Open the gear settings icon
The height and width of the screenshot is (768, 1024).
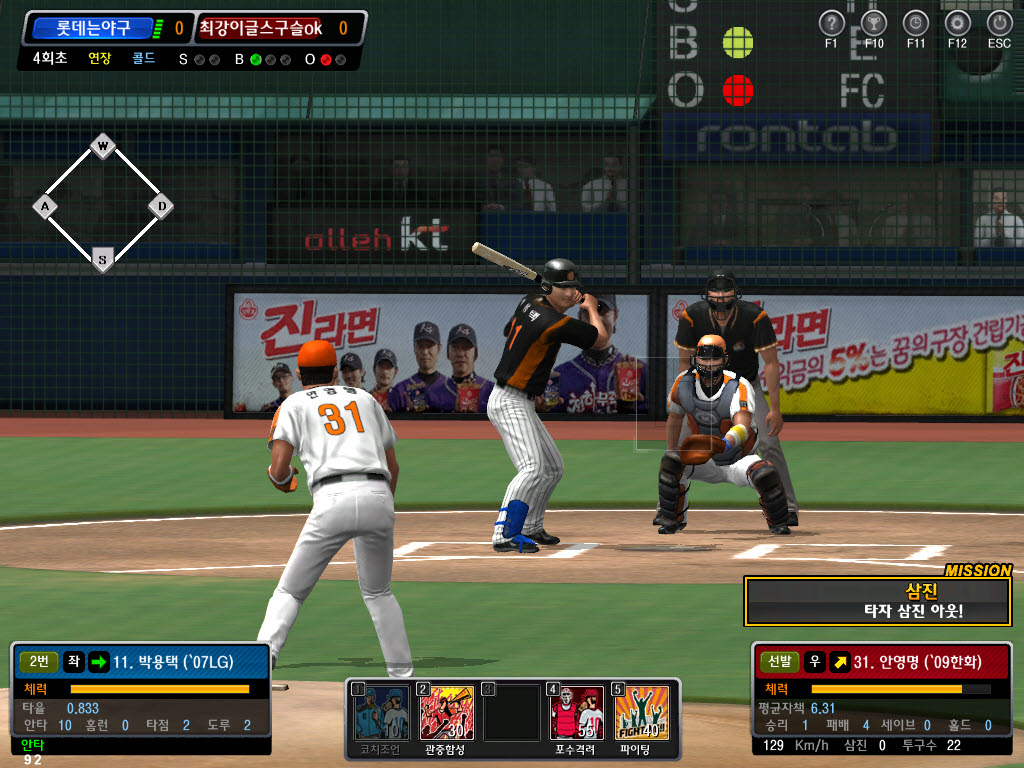tap(958, 23)
